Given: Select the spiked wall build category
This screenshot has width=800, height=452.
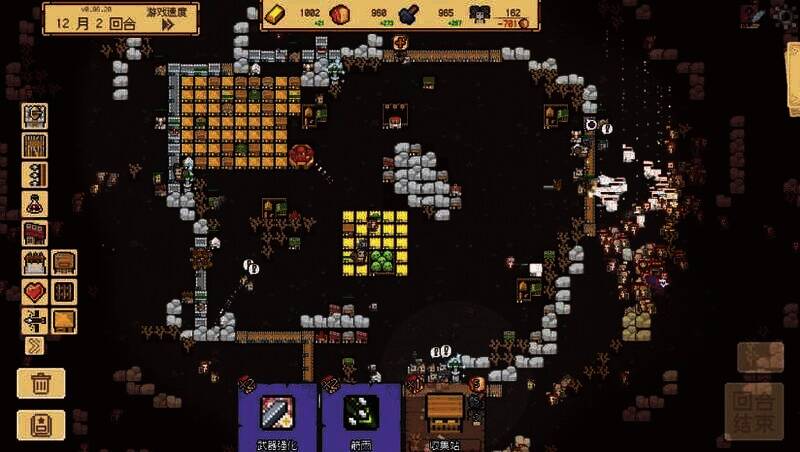Looking at the screenshot, I should [x=35, y=174].
